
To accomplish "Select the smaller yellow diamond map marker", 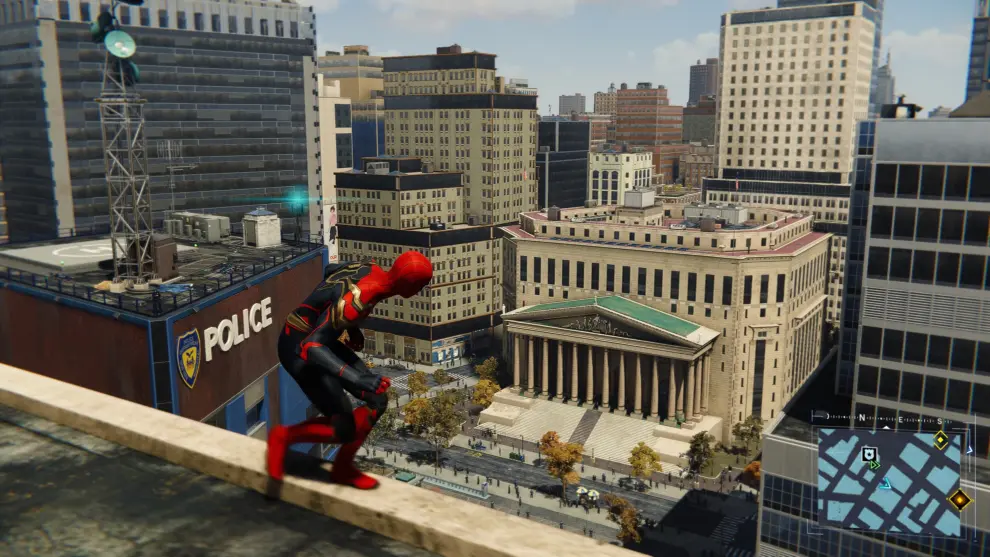I will point(940,440).
